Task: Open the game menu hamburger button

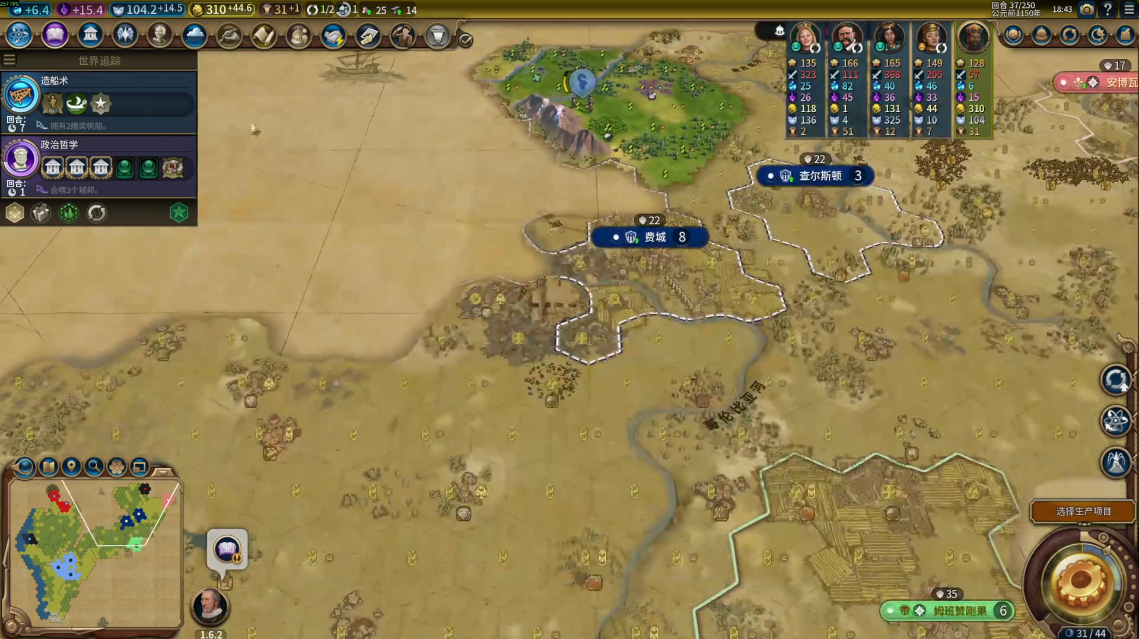Action: pos(1129,9)
